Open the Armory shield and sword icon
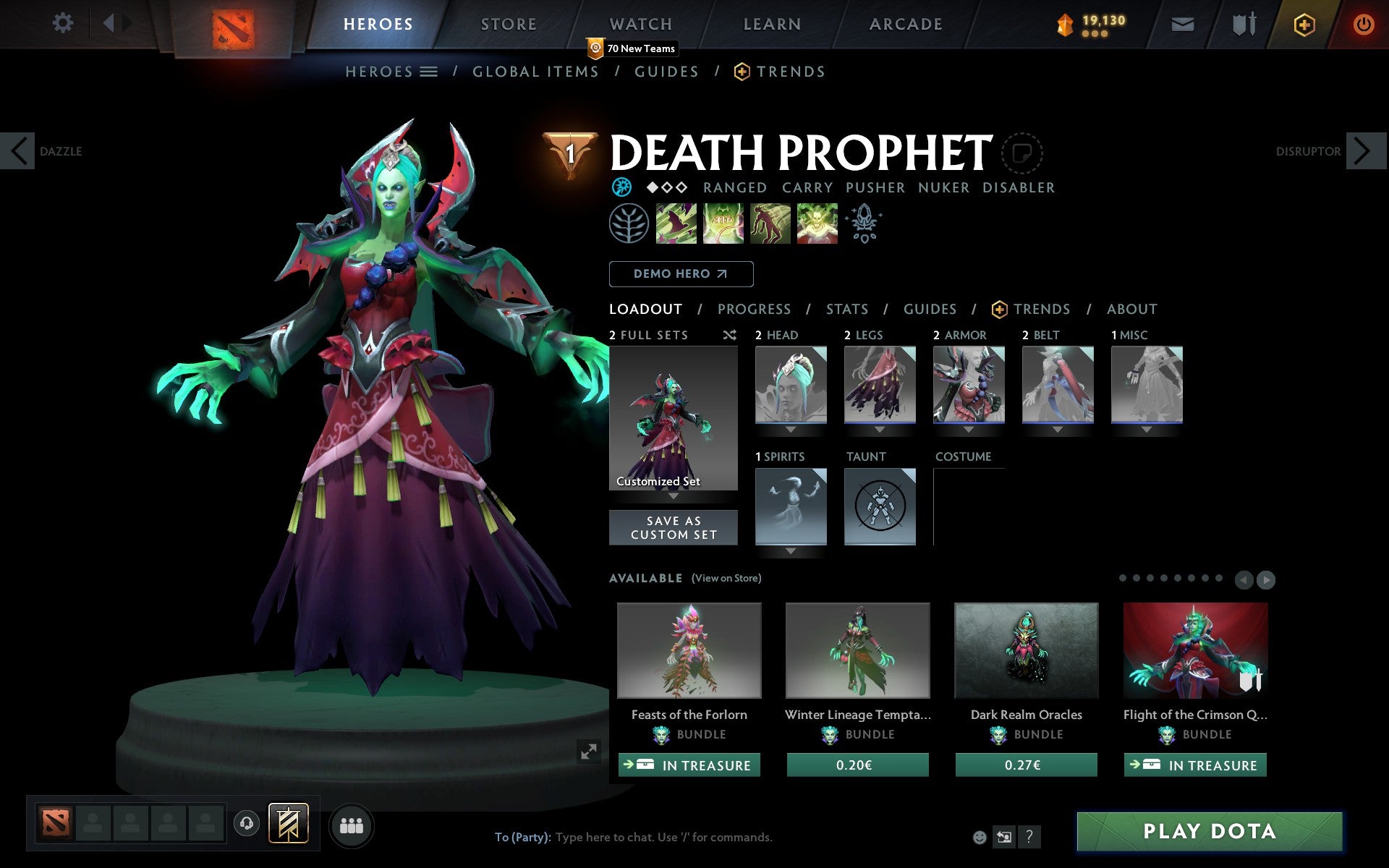This screenshot has width=1389, height=868. [1241, 24]
